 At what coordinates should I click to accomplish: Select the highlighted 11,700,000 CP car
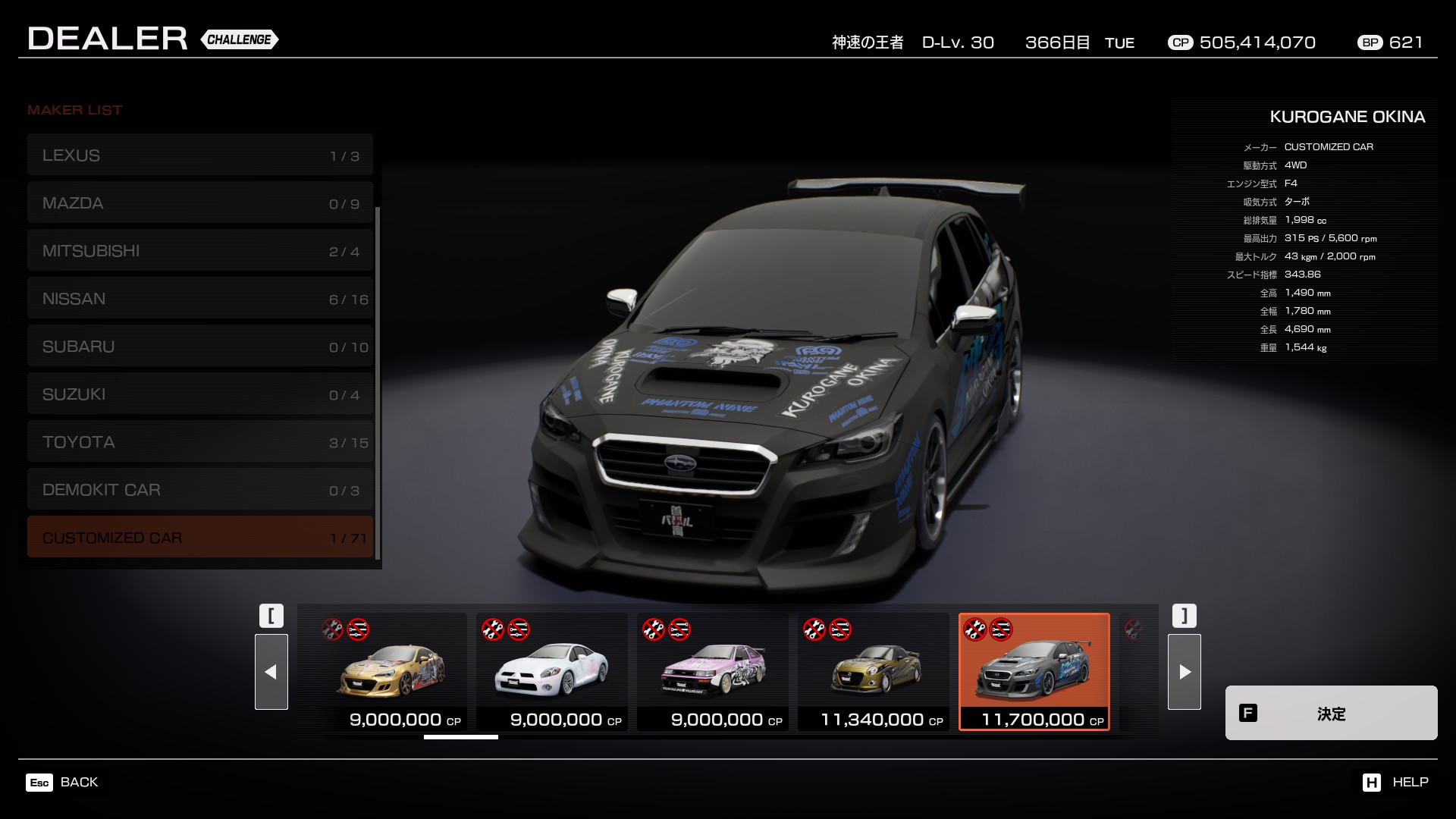1034,672
